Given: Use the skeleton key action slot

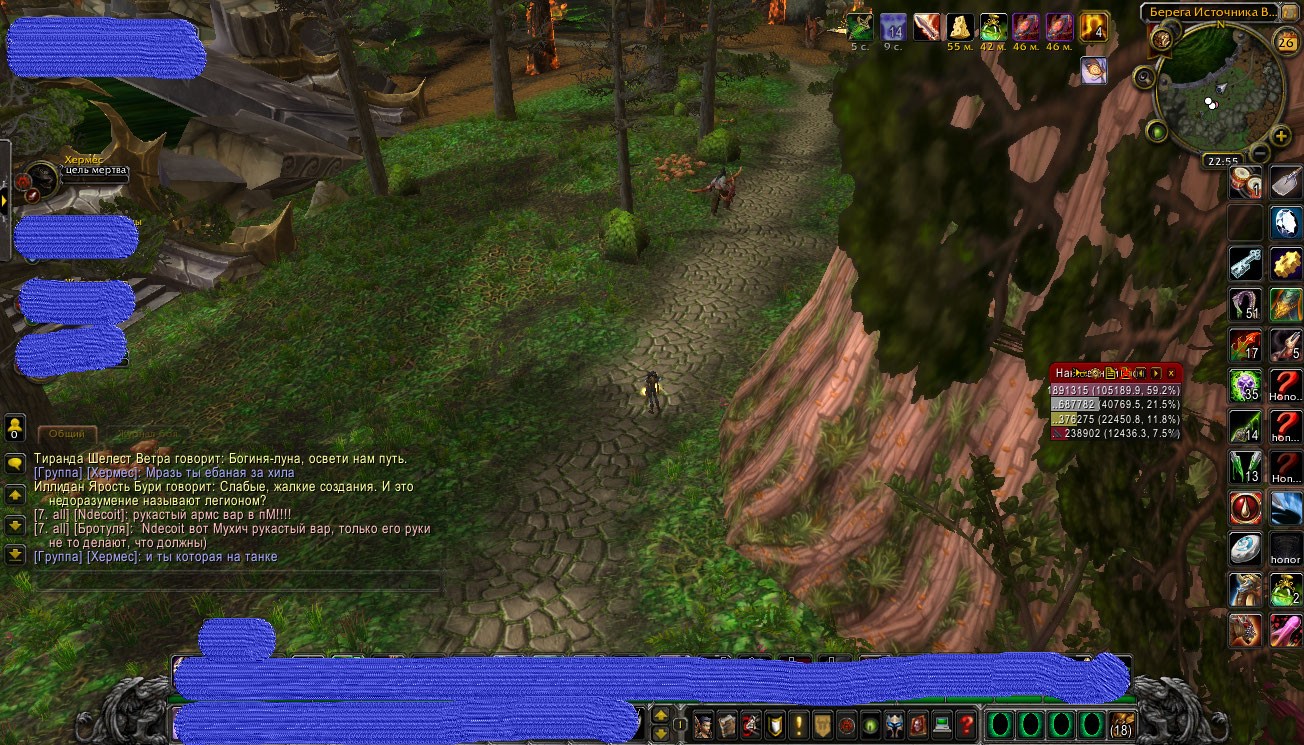Looking at the screenshot, I should click(x=1245, y=264).
